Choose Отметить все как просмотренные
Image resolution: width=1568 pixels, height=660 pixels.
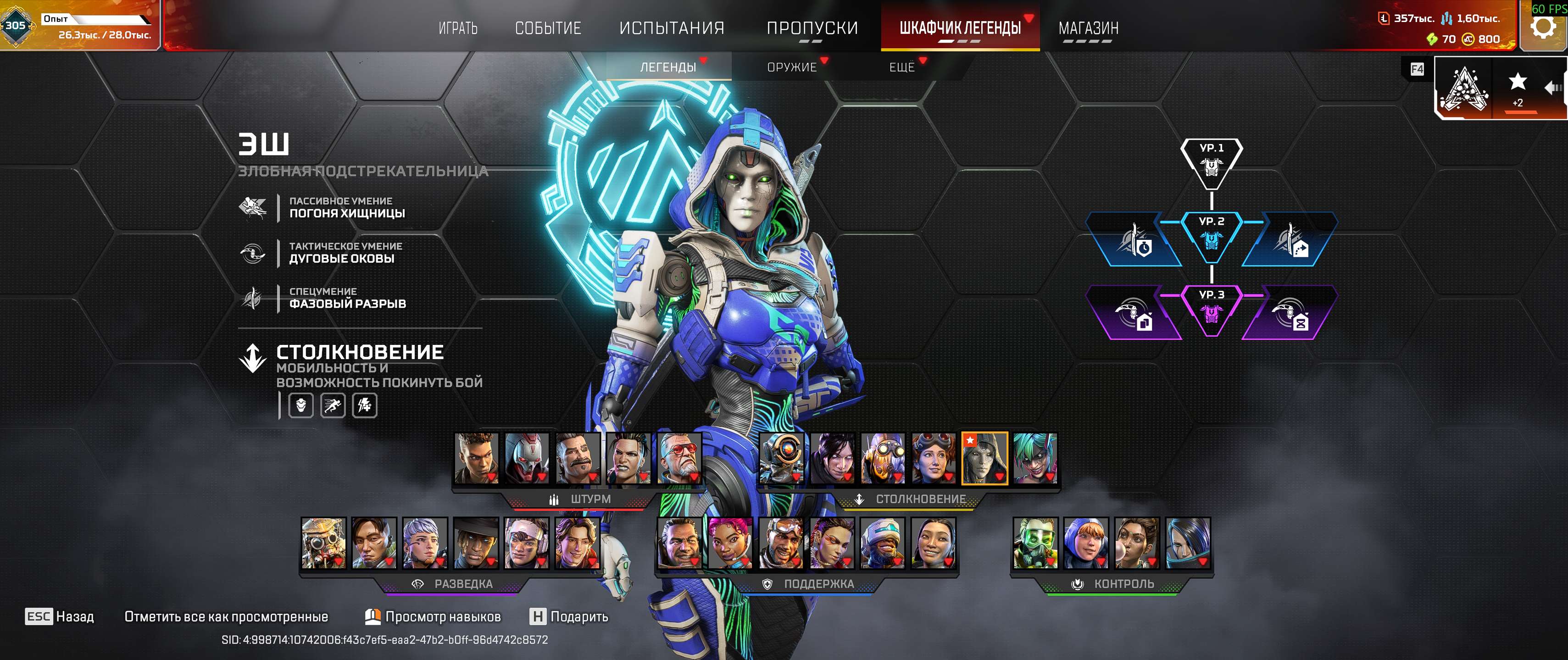[x=226, y=616]
